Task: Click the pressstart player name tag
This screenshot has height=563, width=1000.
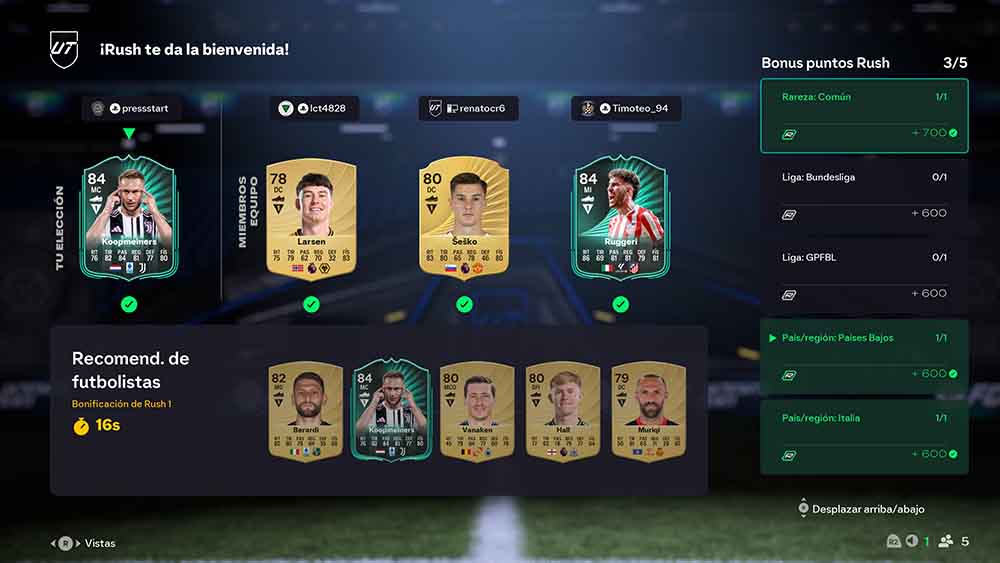Action: click(x=132, y=108)
